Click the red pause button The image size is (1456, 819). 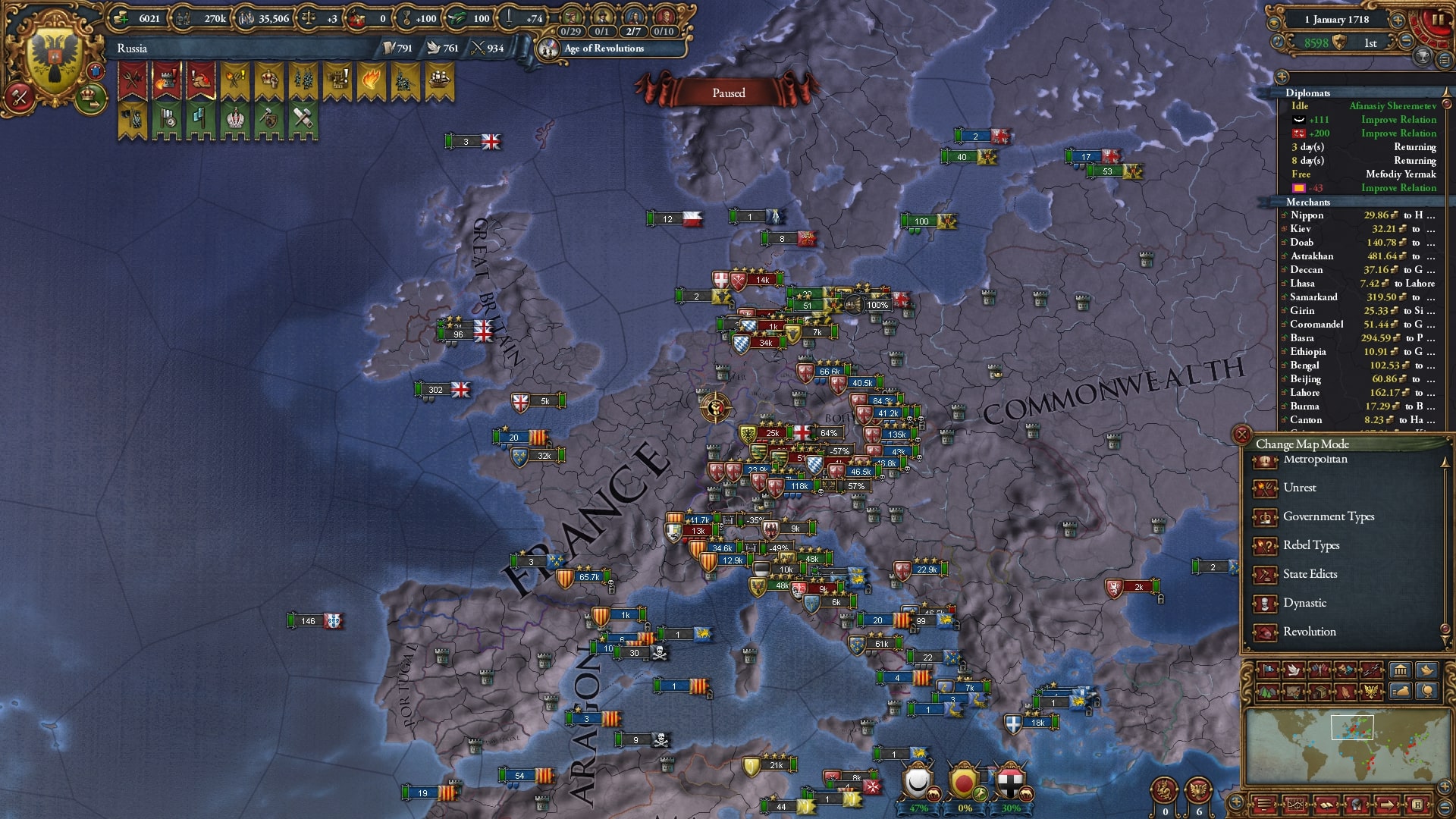(x=1436, y=21)
